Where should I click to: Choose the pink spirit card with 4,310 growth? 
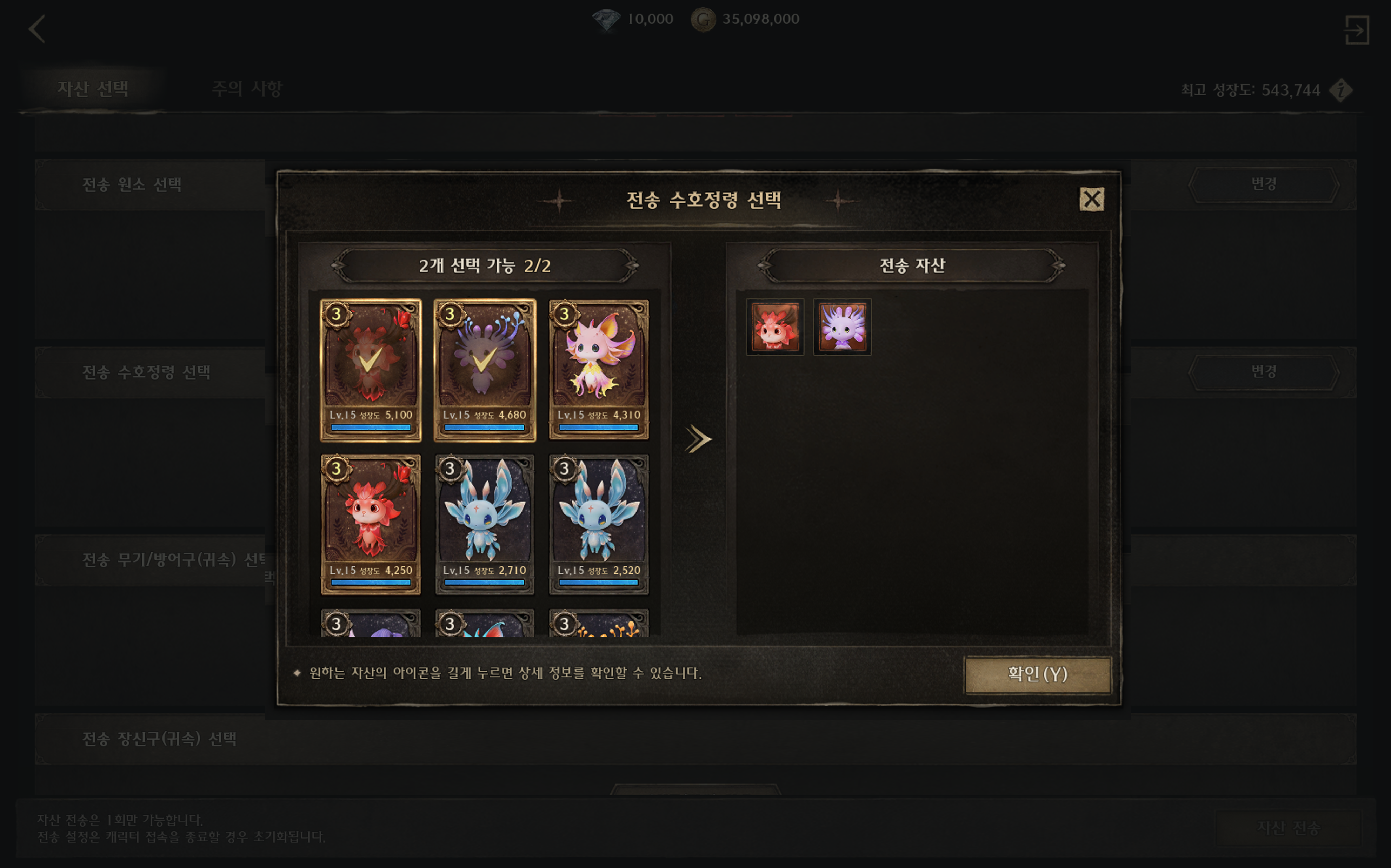click(x=598, y=370)
